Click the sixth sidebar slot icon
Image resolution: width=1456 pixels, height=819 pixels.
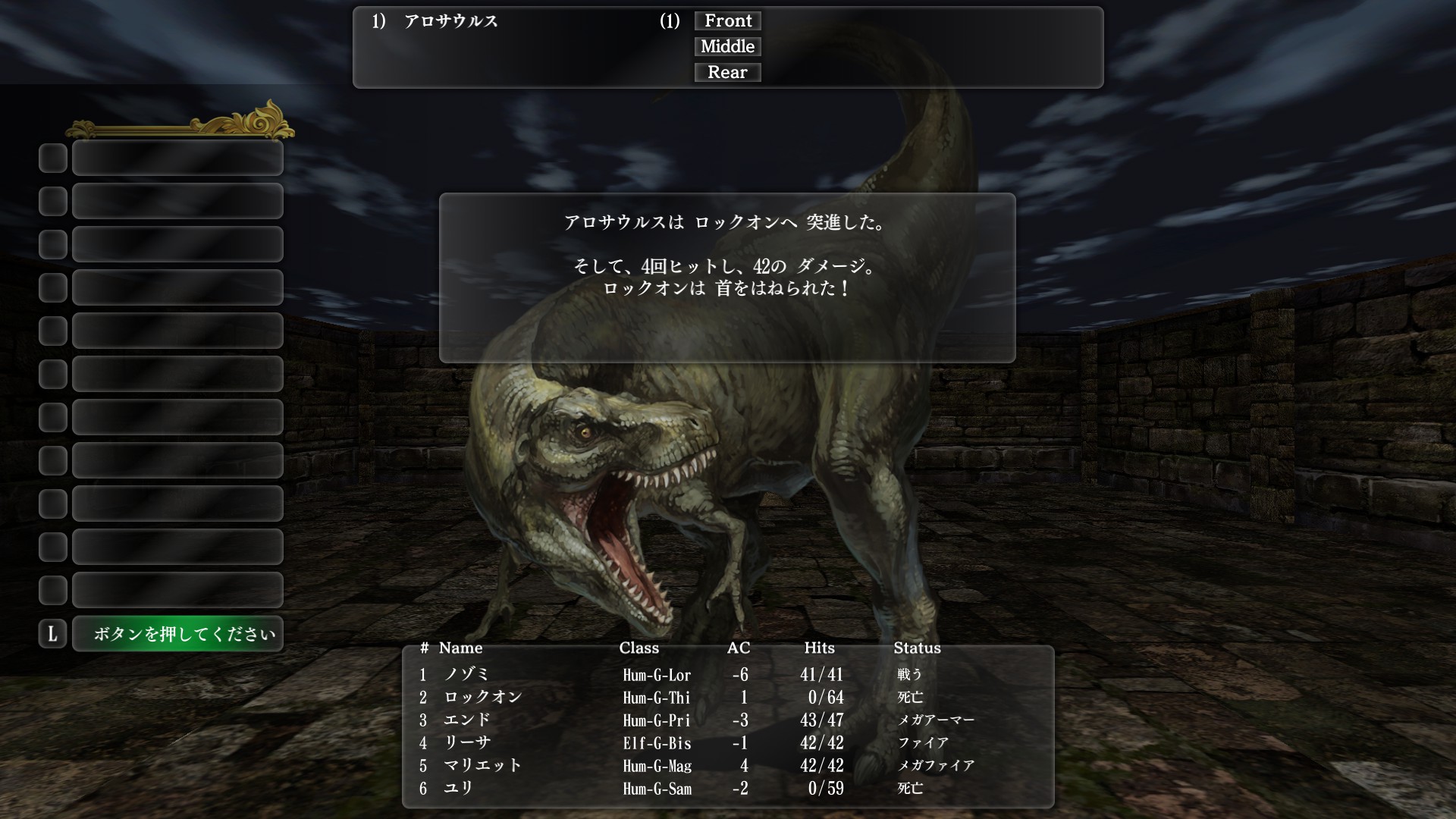pos(52,374)
